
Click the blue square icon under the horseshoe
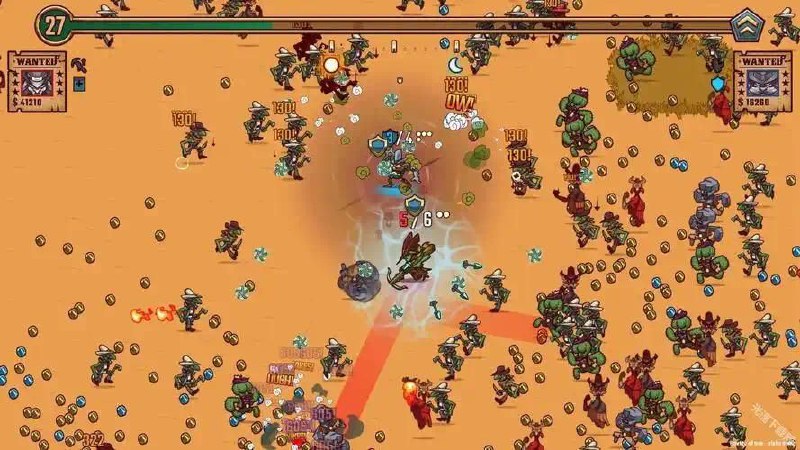pos(80,84)
